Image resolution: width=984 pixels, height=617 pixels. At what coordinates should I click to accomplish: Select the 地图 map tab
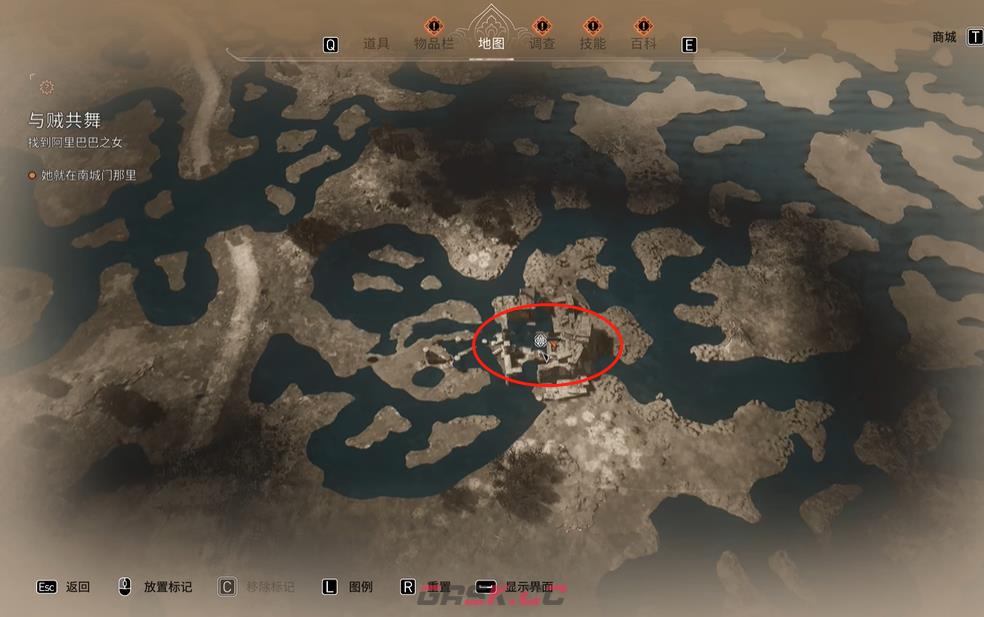click(491, 43)
